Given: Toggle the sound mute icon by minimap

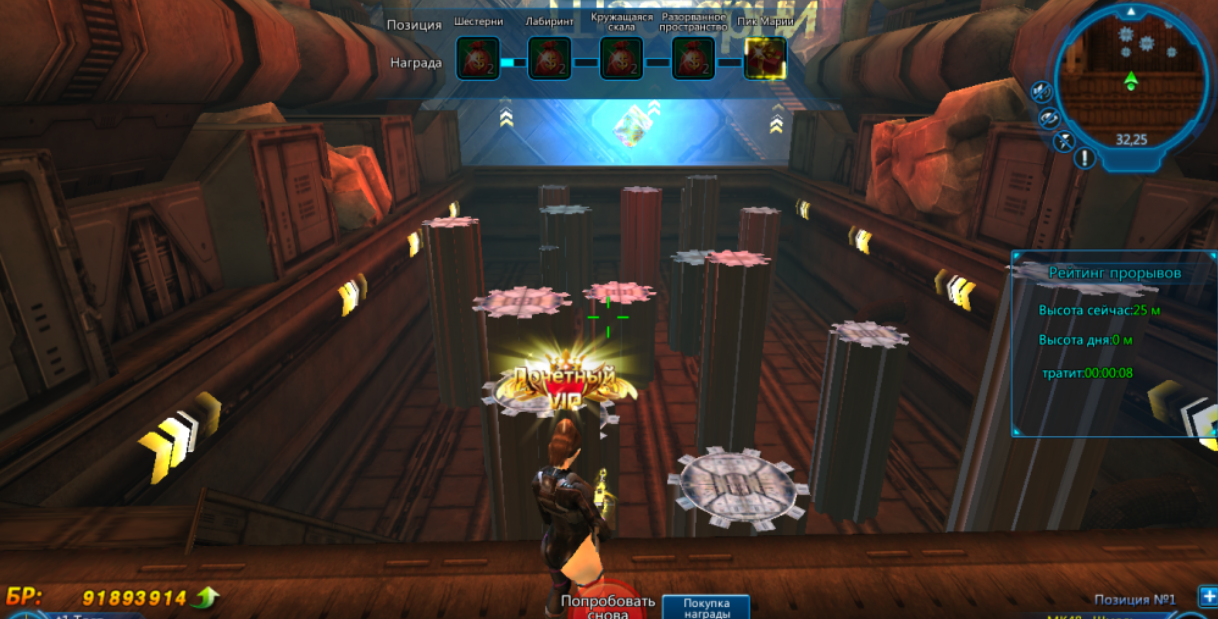Looking at the screenshot, I should point(1041,92).
